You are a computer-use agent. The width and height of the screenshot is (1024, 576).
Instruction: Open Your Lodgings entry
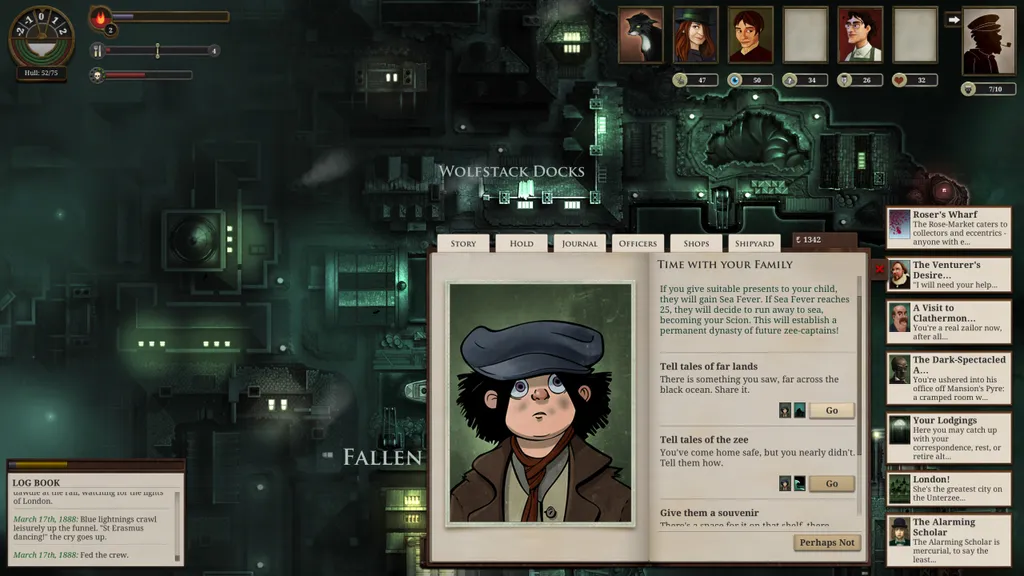coord(948,439)
